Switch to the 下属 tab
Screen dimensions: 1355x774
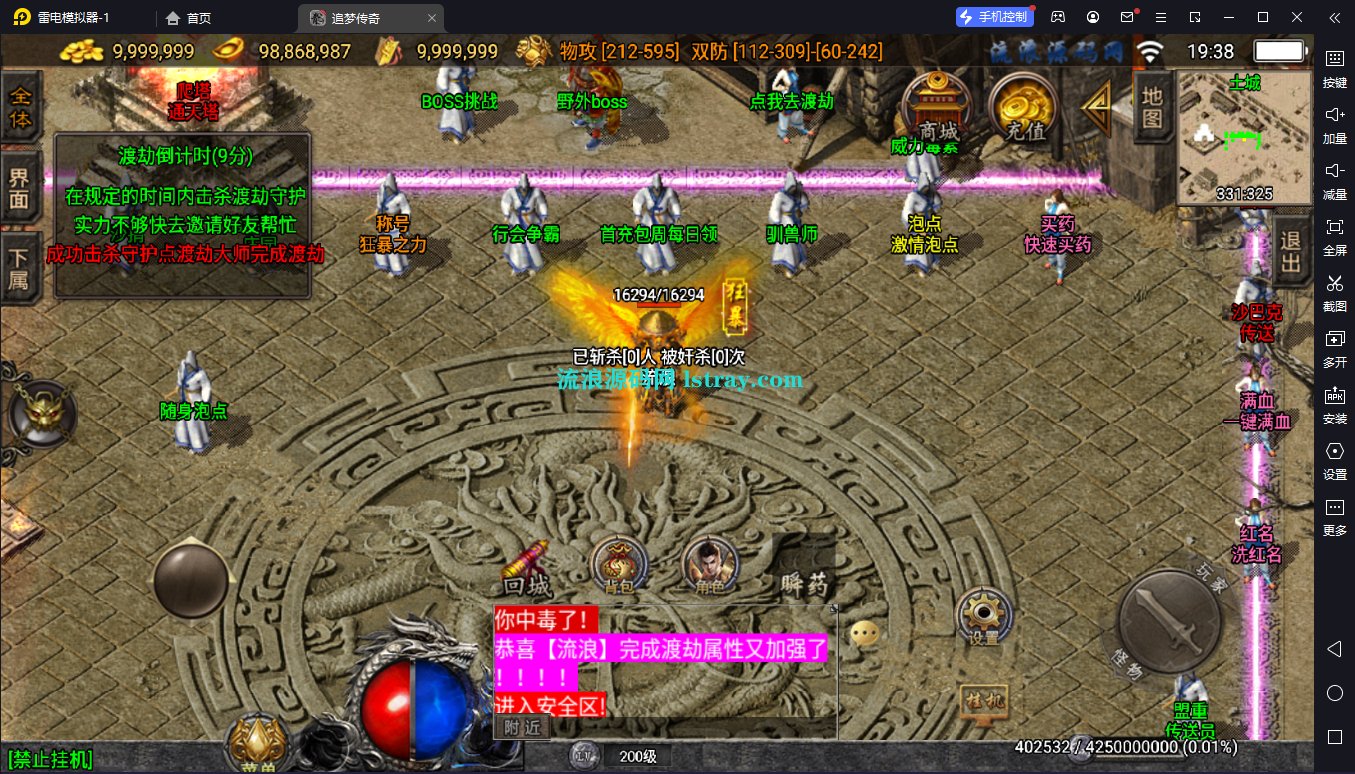20,267
